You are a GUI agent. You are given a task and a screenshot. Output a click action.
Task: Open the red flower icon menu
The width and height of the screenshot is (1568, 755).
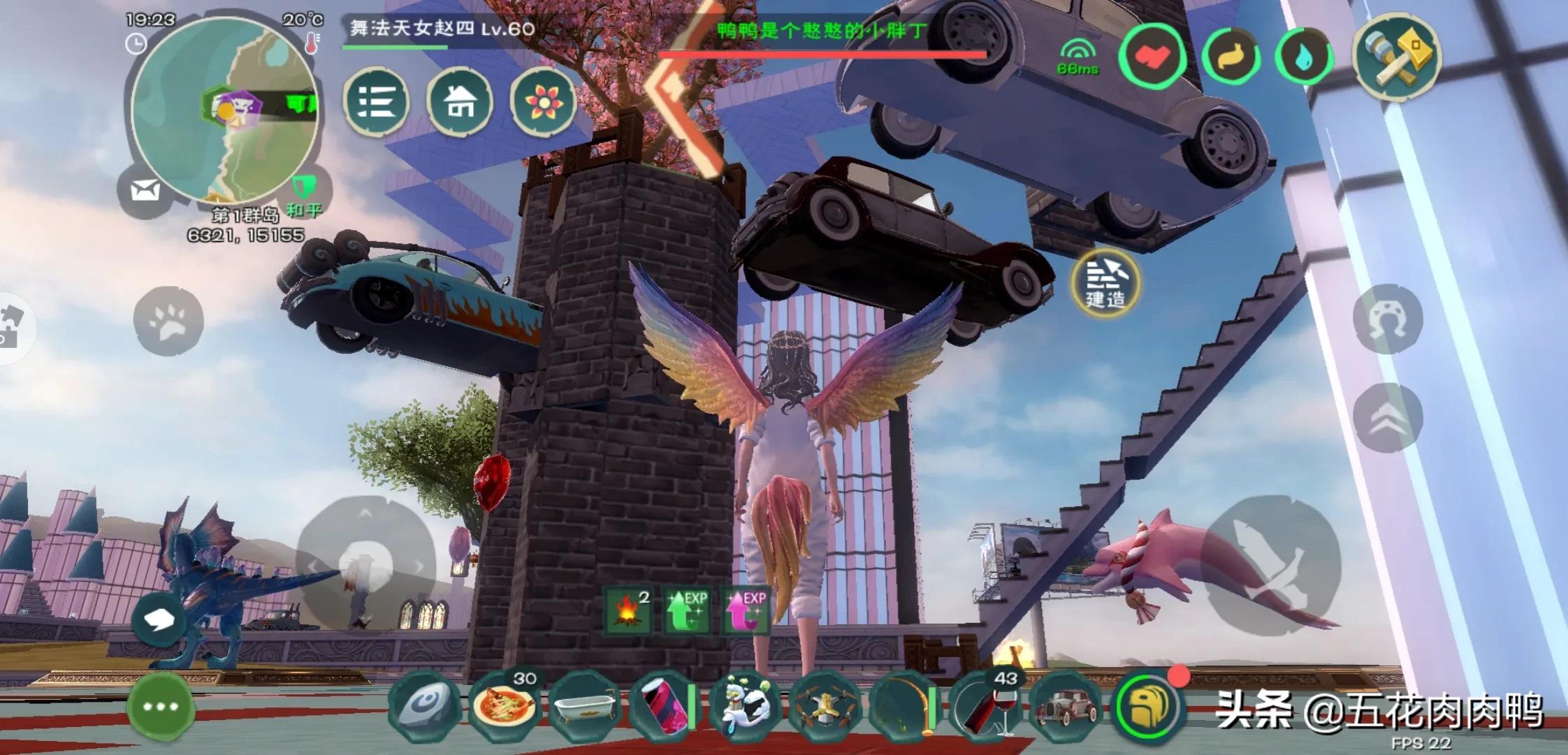[543, 103]
